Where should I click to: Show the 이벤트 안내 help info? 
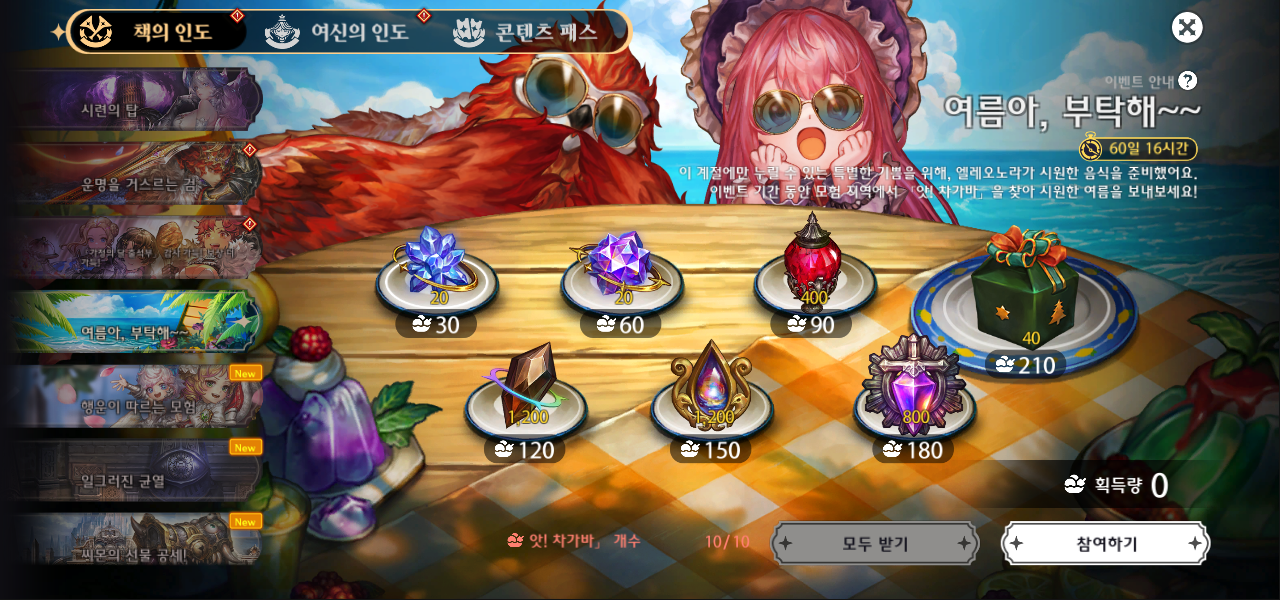1187,81
